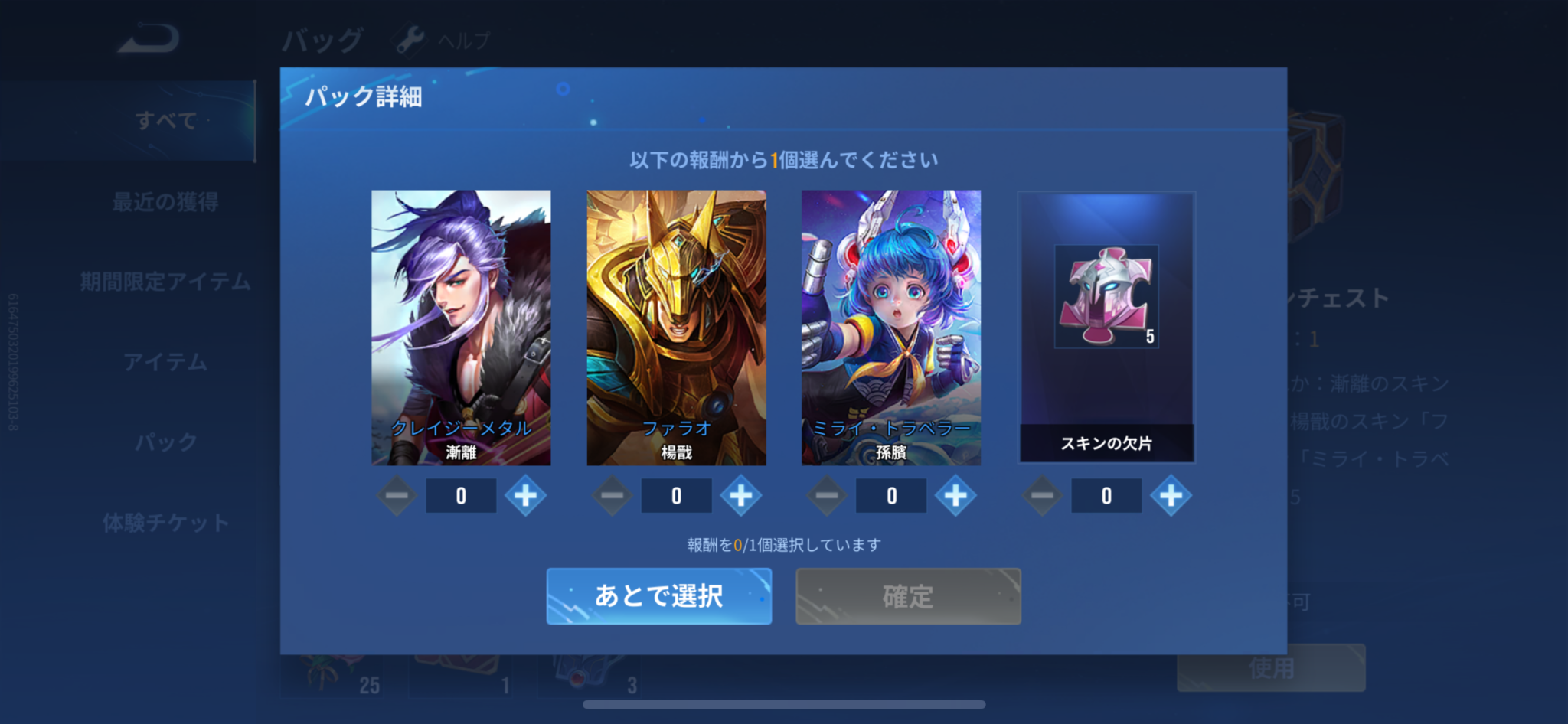Increase ミライ・トラベラー count with plus button
1568x724 pixels.
[x=955, y=495]
